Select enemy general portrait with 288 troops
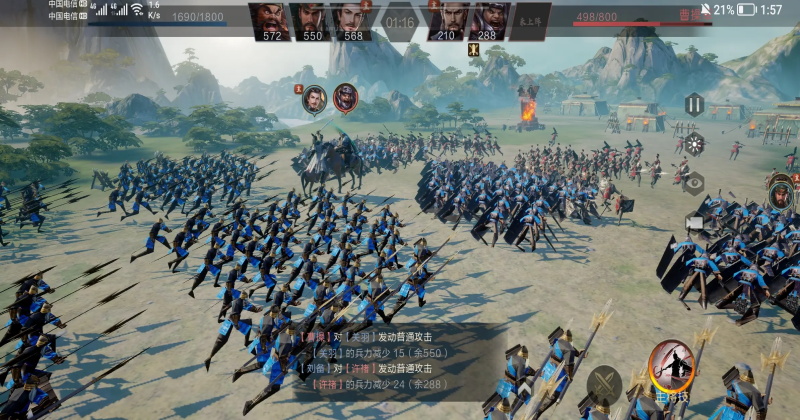This screenshot has width=800, height=420. [x=488, y=20]
